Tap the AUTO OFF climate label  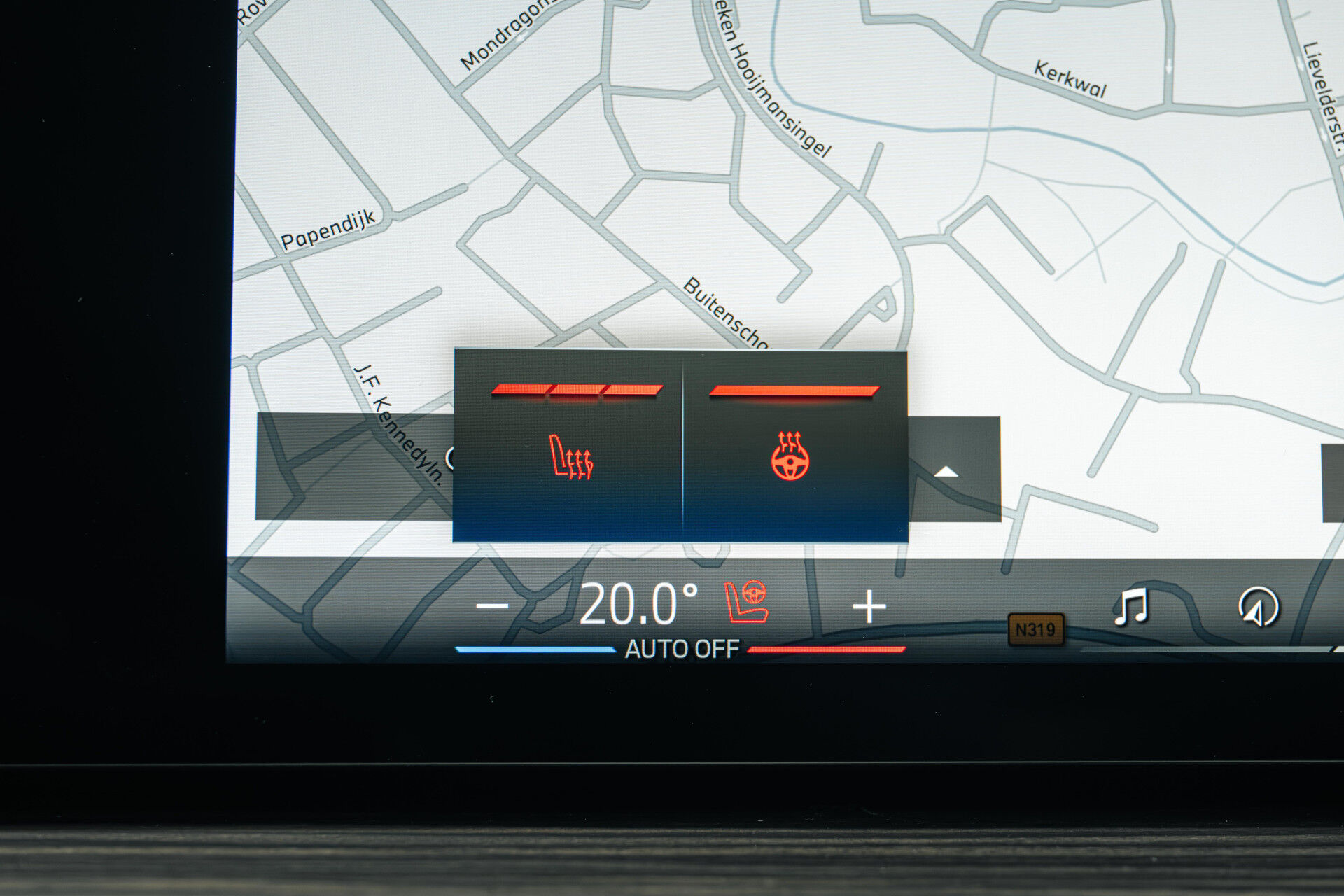pyautogui.click(x=682, y=650)
